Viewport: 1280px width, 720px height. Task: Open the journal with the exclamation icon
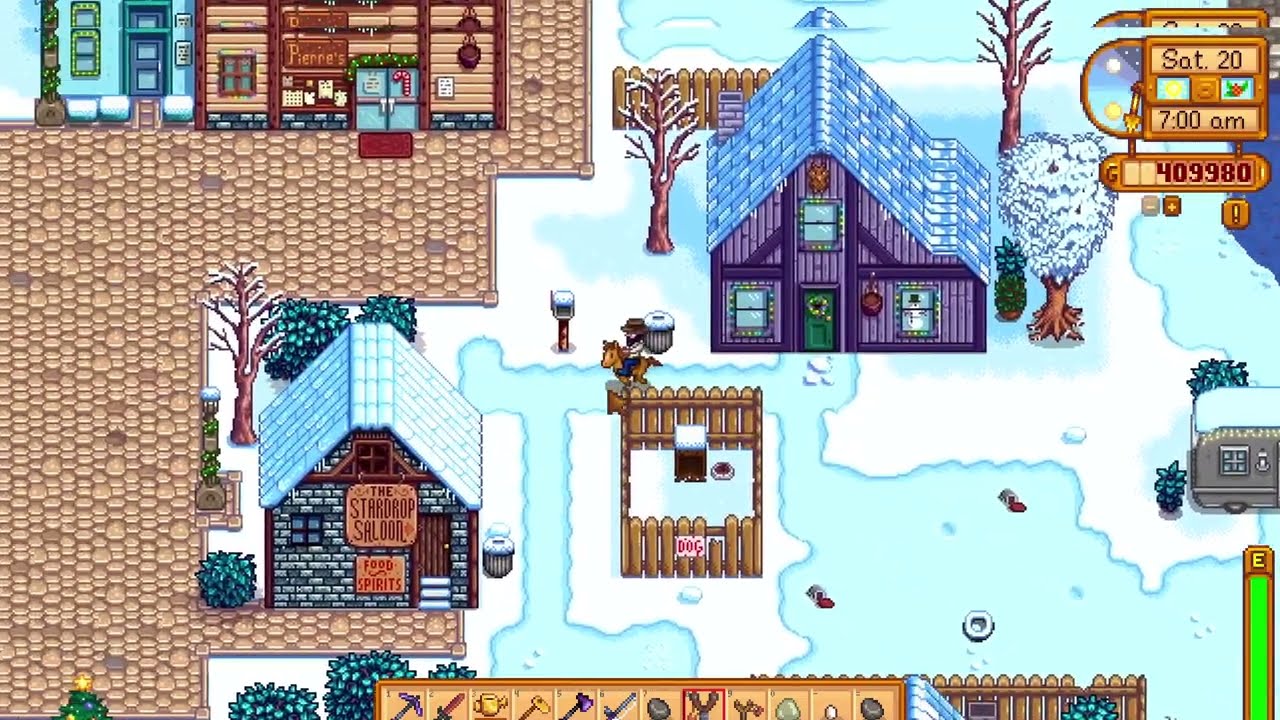pos(1233,210)
